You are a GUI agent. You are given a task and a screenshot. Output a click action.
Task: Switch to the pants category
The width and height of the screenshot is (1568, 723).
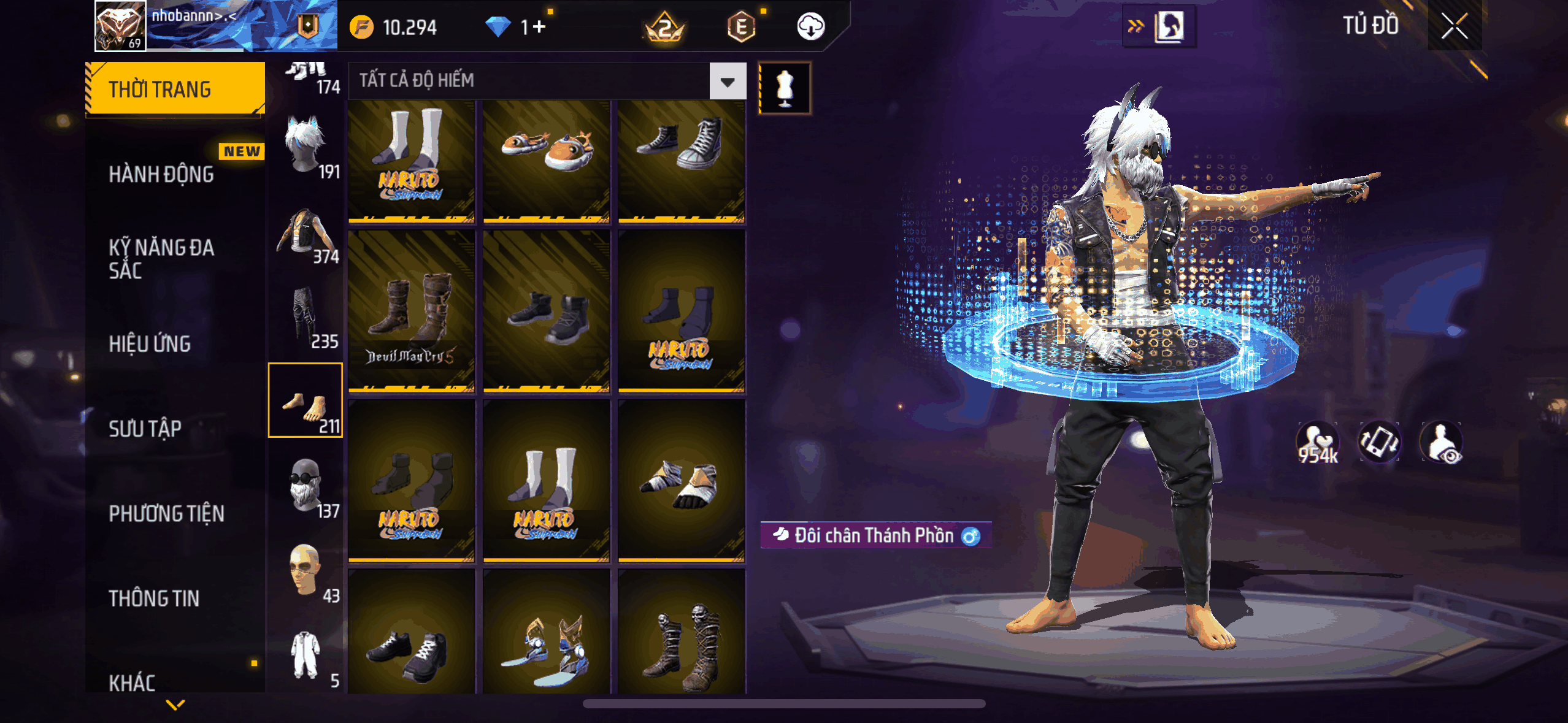[306, 316]
